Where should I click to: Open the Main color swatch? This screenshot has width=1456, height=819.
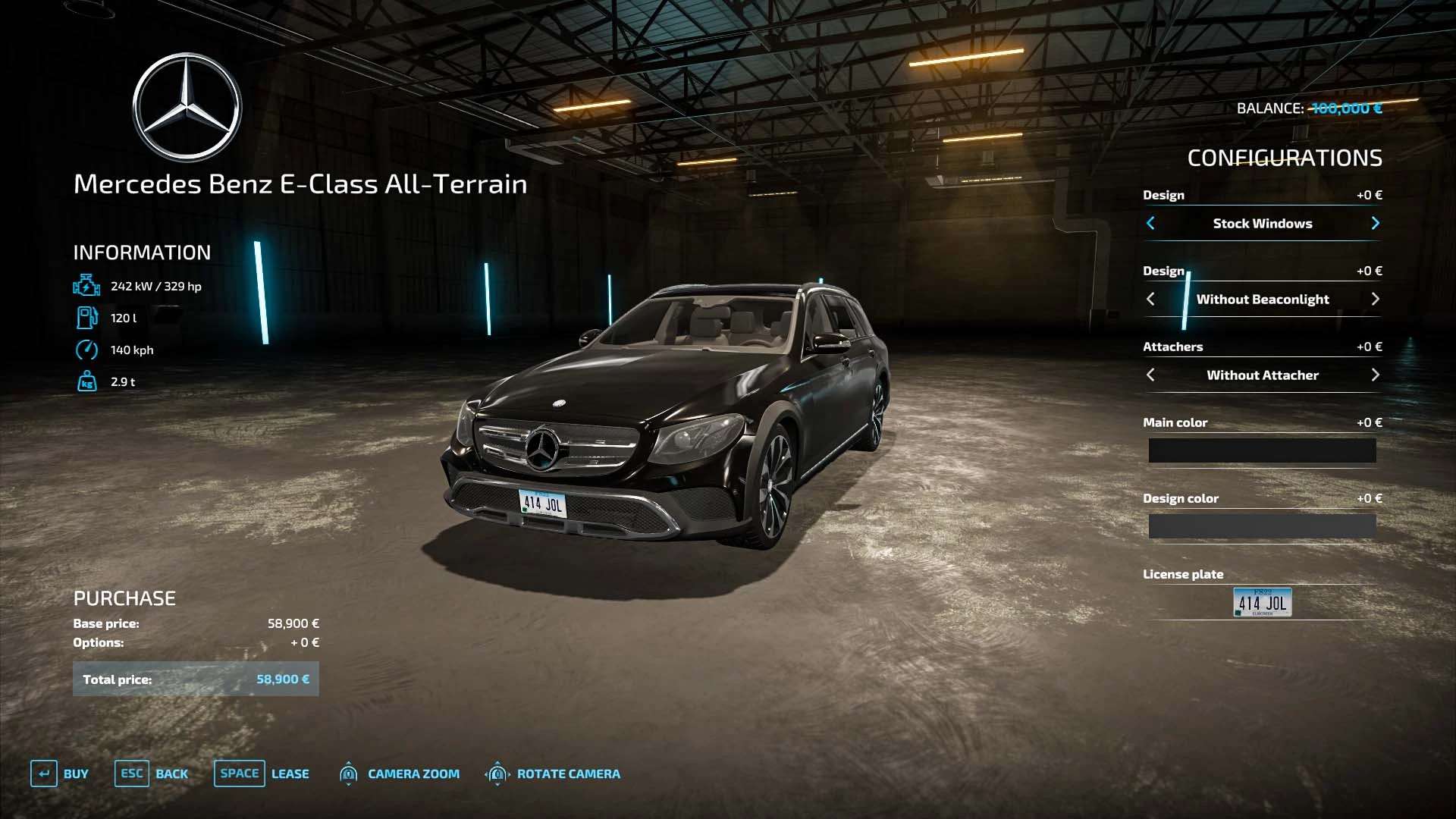tap(1262, 450)
